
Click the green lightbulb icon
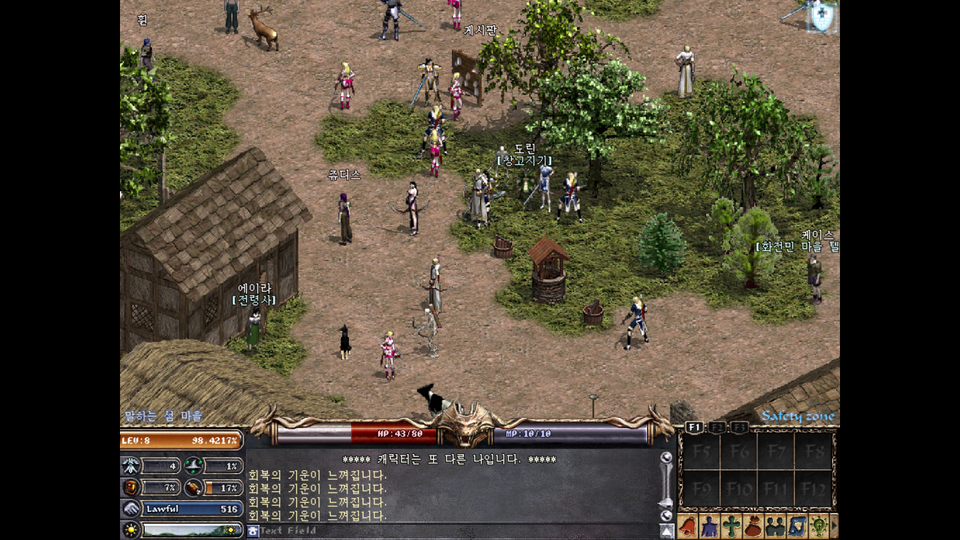coord(819,526)
